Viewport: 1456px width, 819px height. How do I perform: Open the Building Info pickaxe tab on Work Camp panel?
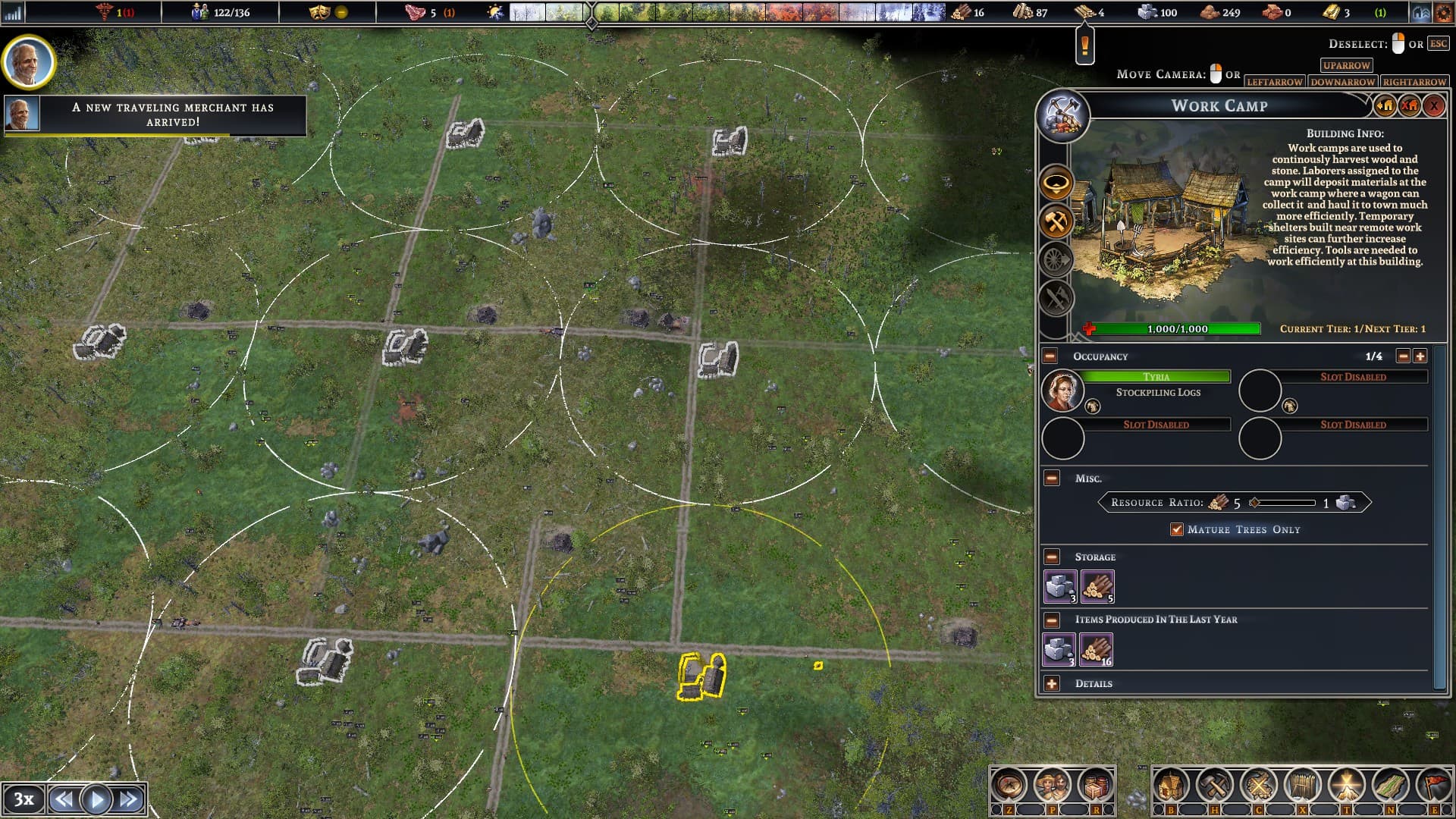1064,116
